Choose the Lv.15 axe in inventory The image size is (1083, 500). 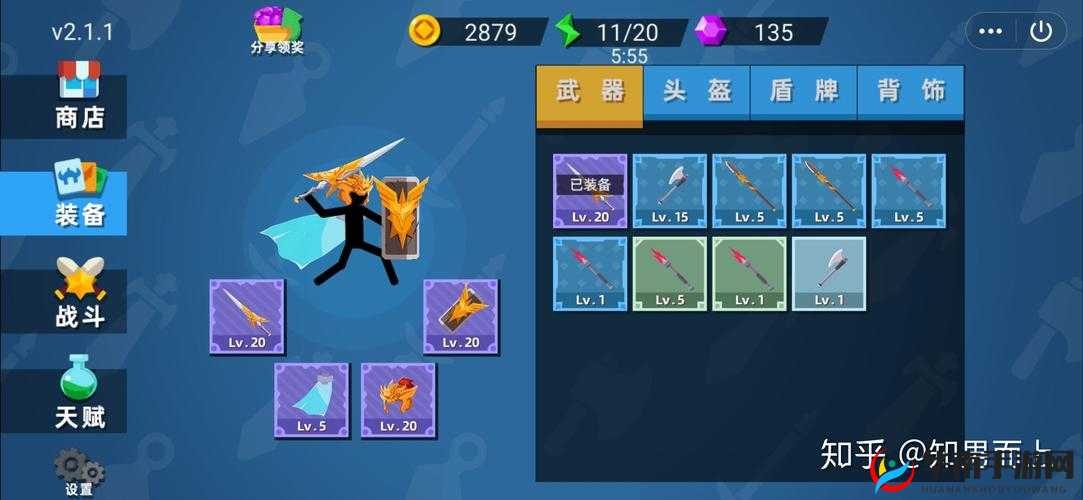point(669,191)
